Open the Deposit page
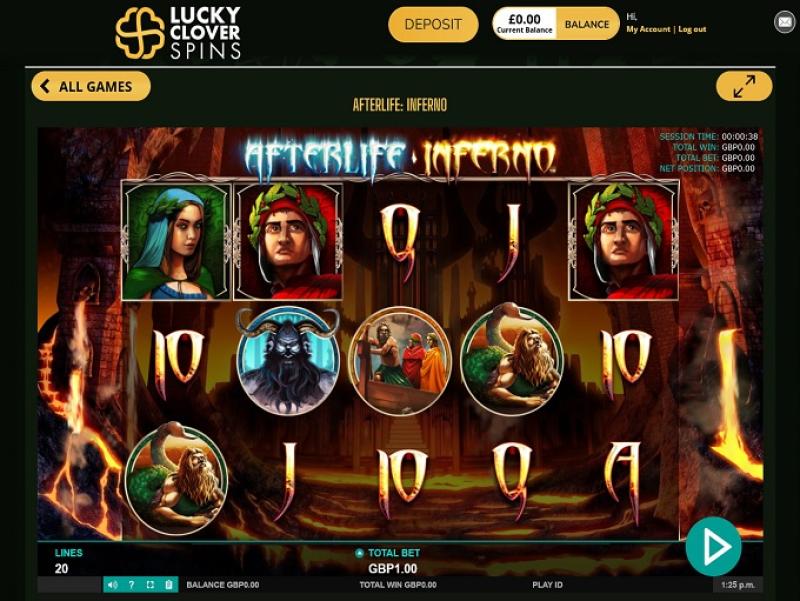This screenshot has width=800, height=601. [x=433, y=24]
